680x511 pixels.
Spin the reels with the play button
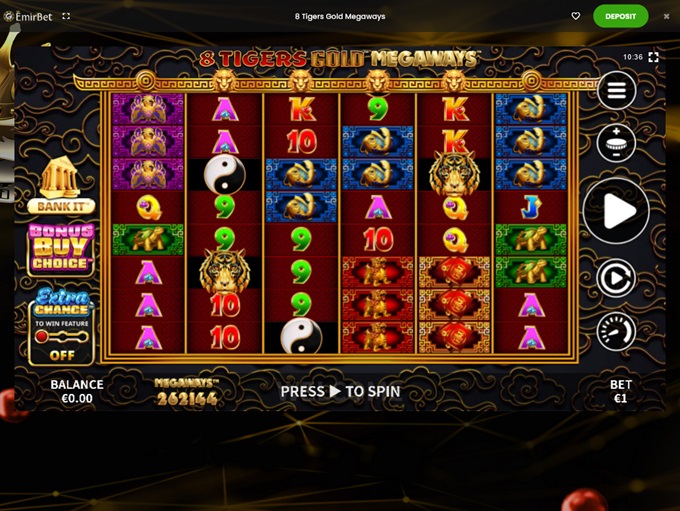616,211
